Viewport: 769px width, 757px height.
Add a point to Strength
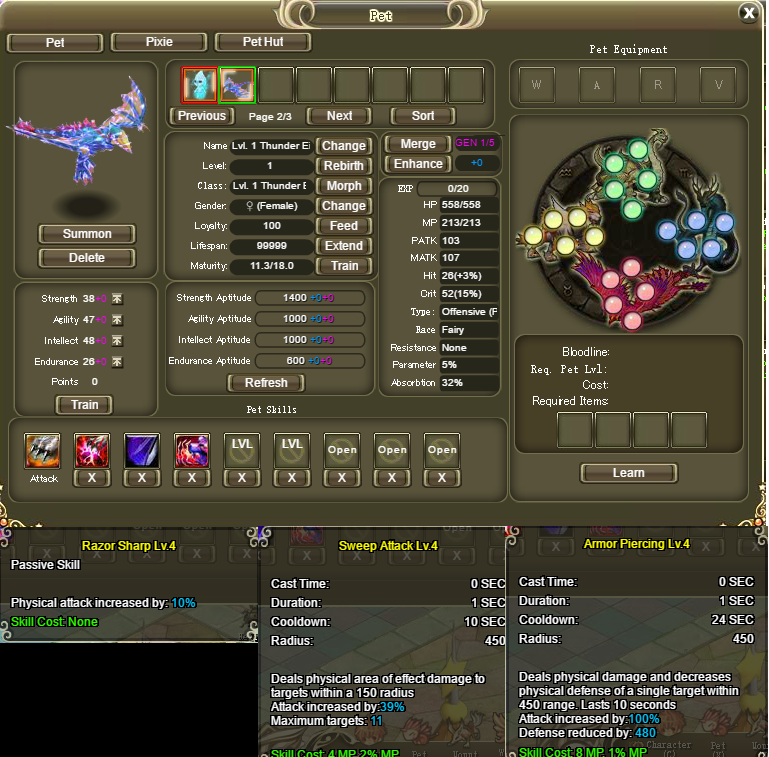[x=117, y=299]
